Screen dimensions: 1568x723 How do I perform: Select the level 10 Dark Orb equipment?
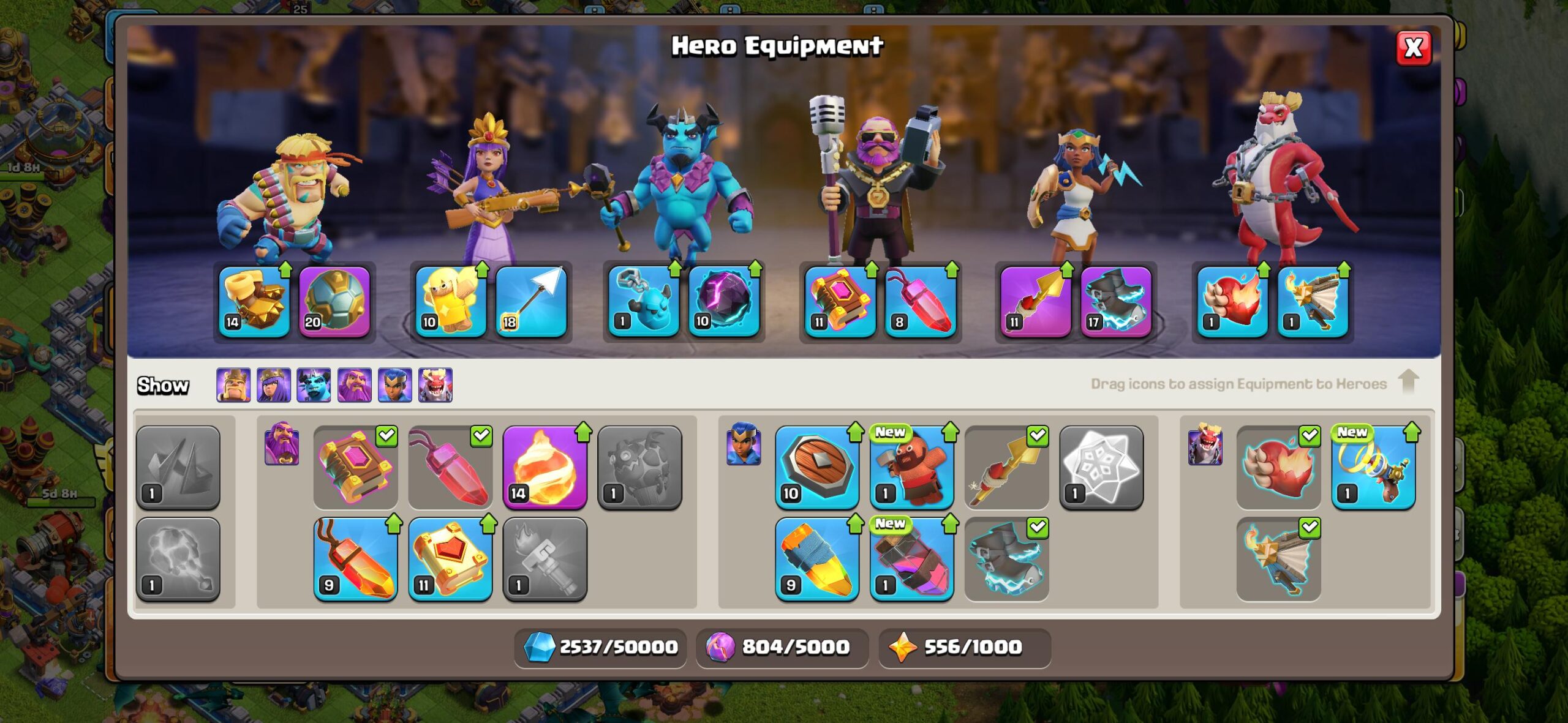click(x=724, y=301)
